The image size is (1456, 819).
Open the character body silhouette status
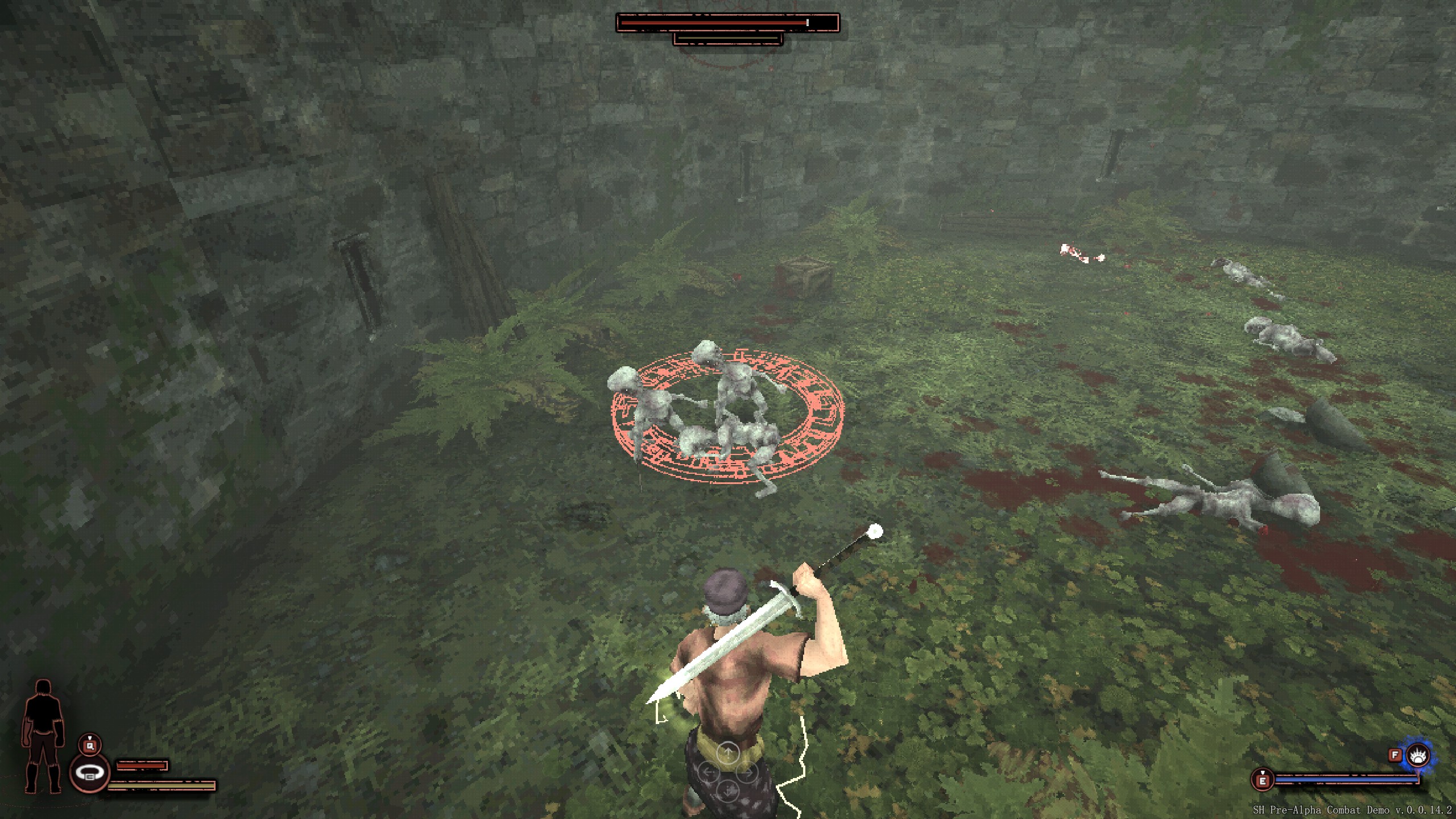(x=43, y=736)
